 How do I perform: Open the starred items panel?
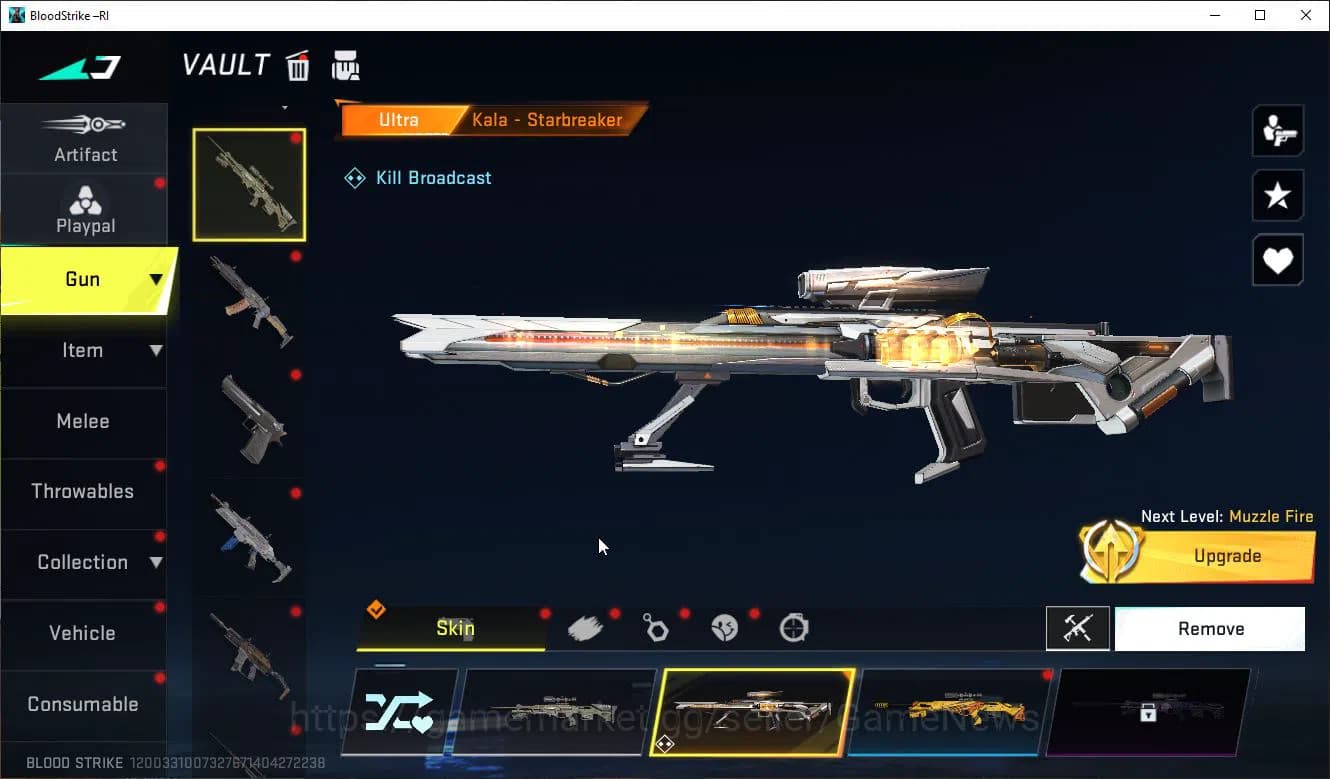click(1277, 196)
